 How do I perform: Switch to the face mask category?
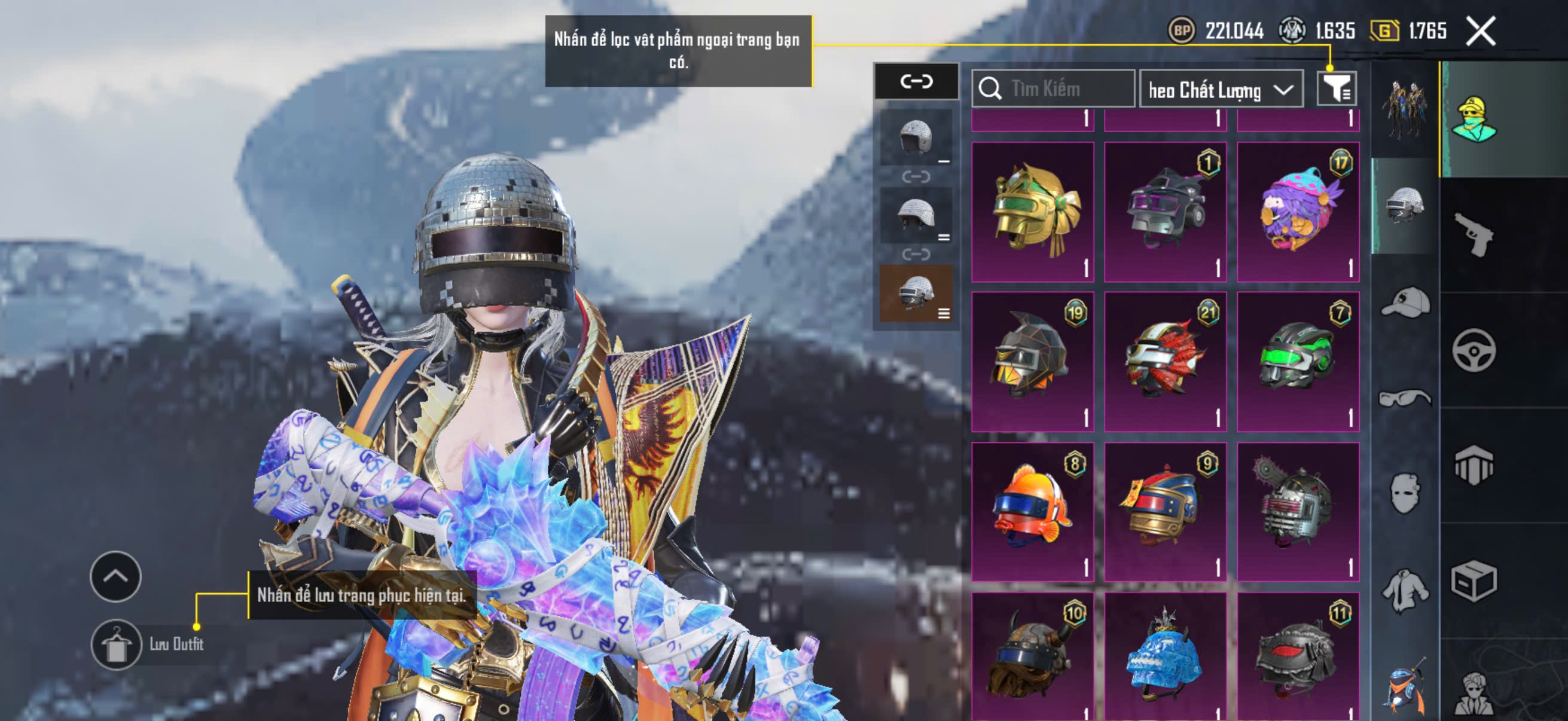coord(1405,493)
